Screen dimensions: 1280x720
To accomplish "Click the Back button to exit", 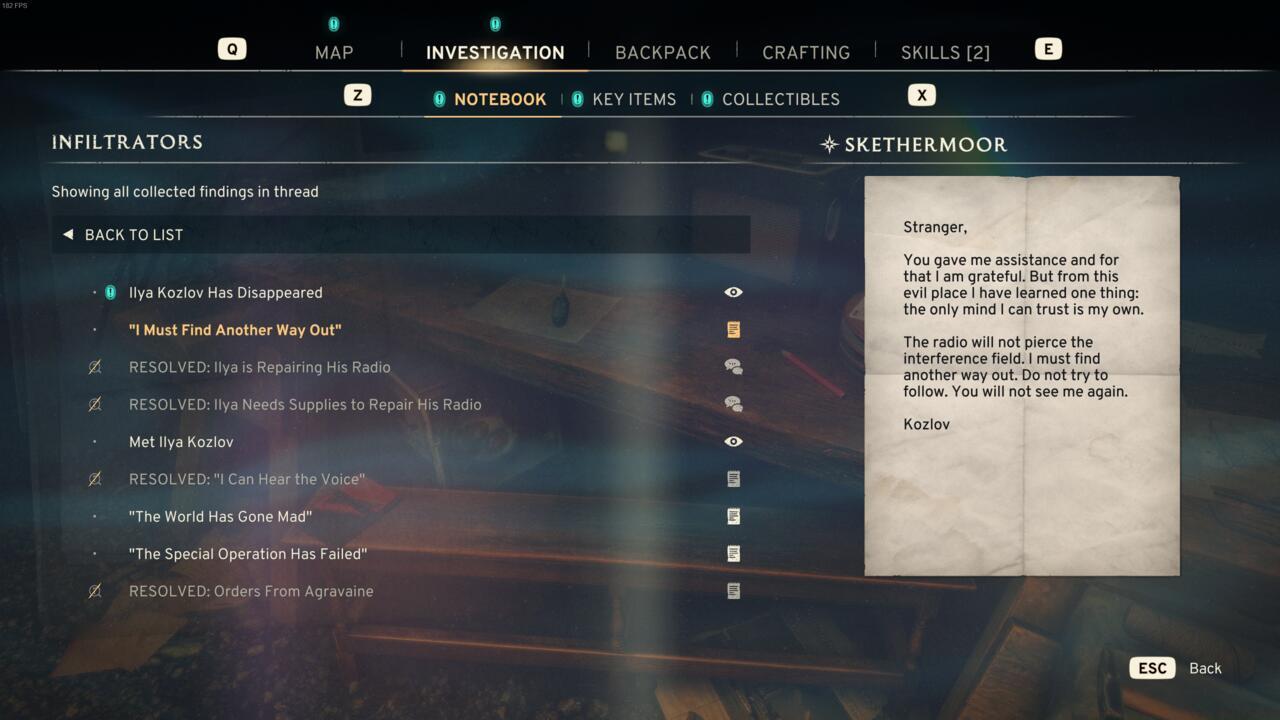I will 1204,668.
